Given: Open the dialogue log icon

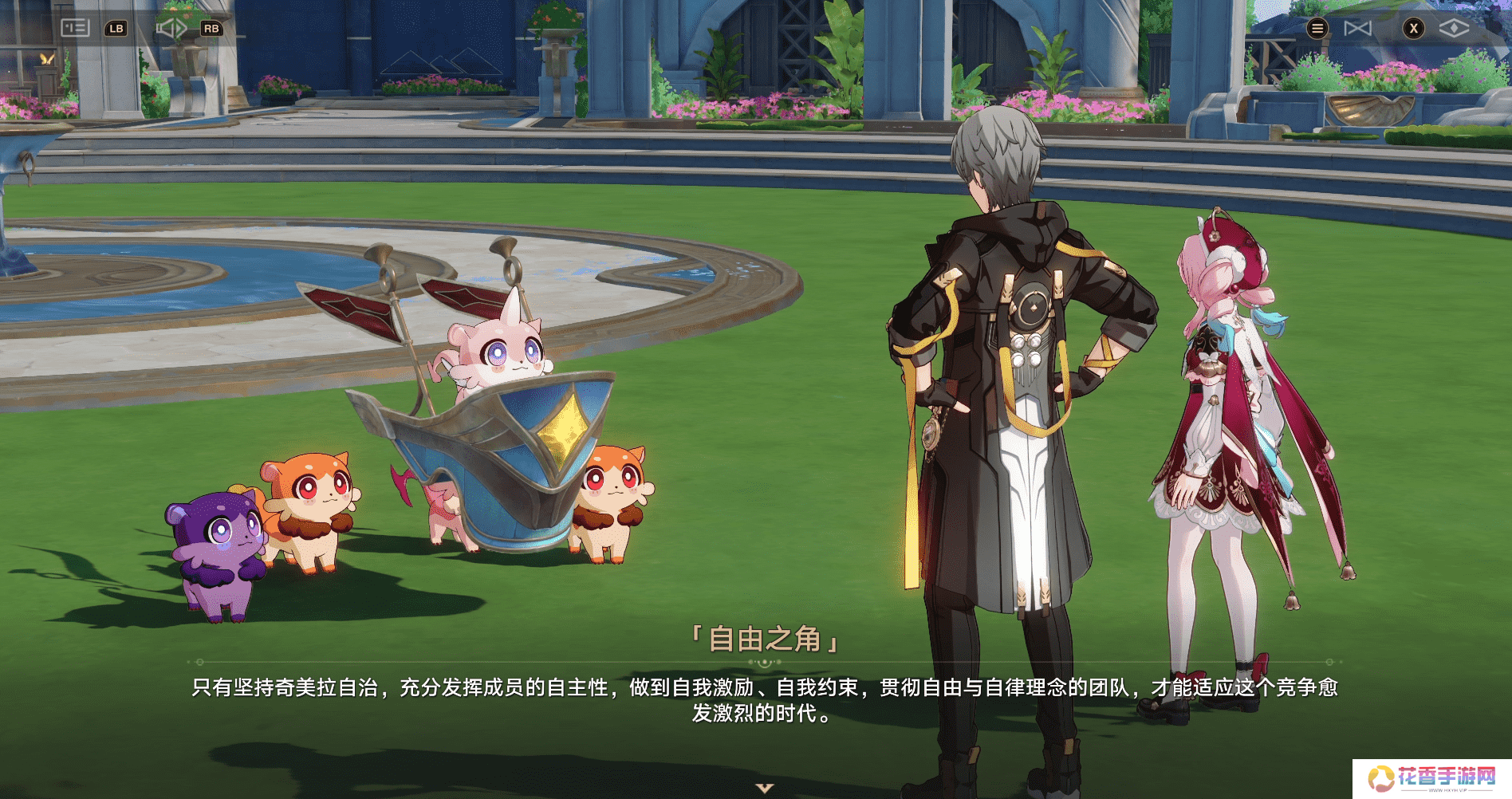Looking at the screenshot, I should tap(75, 28).
